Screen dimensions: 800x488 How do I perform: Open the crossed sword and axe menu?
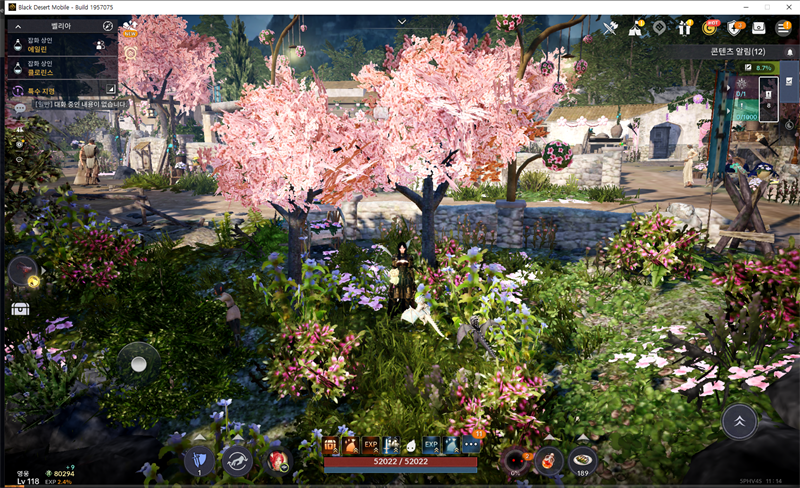tap(611, 28)
